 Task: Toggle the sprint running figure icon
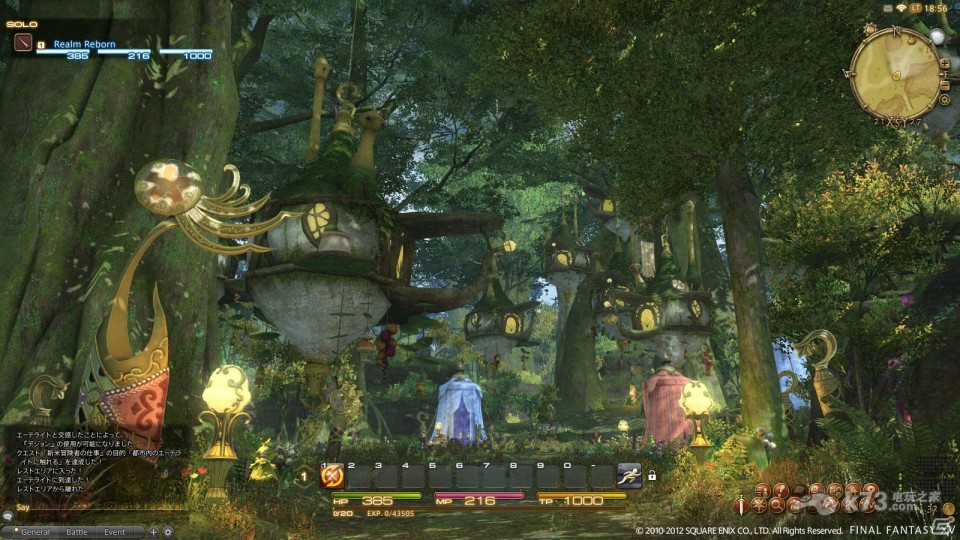pos(629,476)
